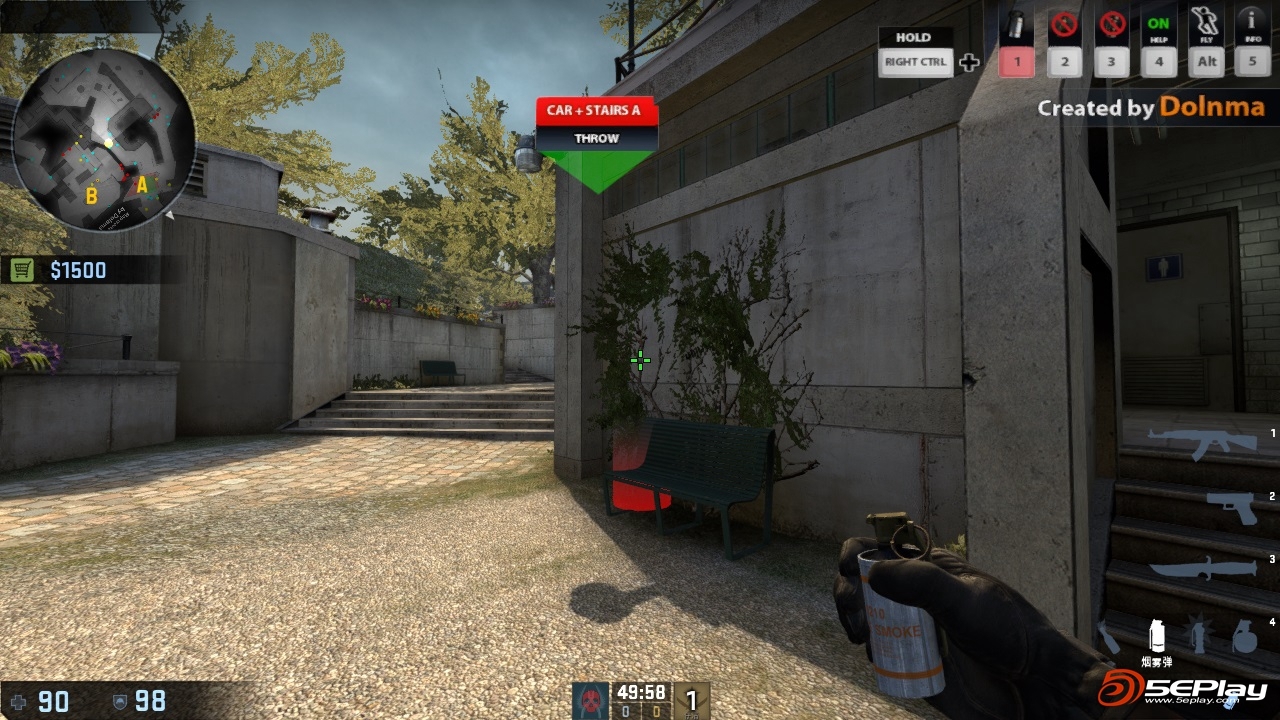The height and width of the screenshot is (720, 1280).
Task: Click the 5EPlay watermark logo
Action: [1182, 690]
